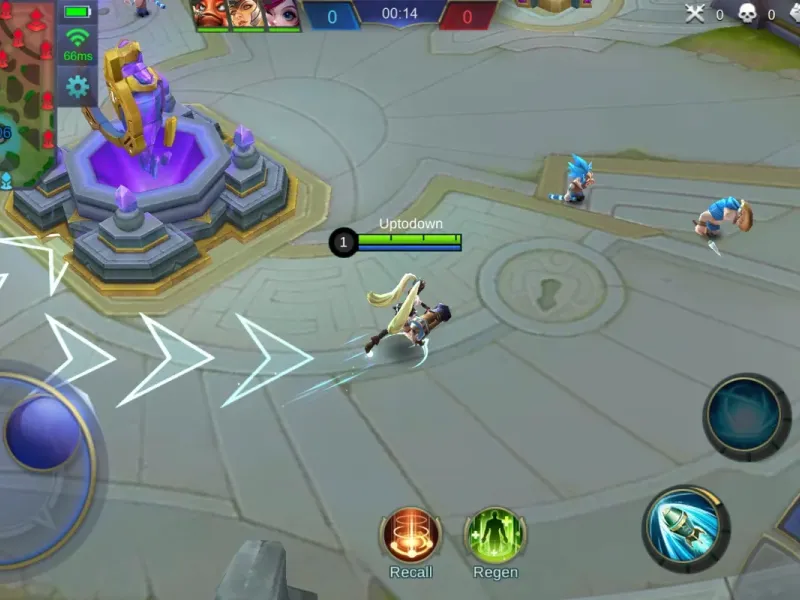Select the pink-haired hero portrait
Viewport: 800px width, 600px height.
pos(283,14)
